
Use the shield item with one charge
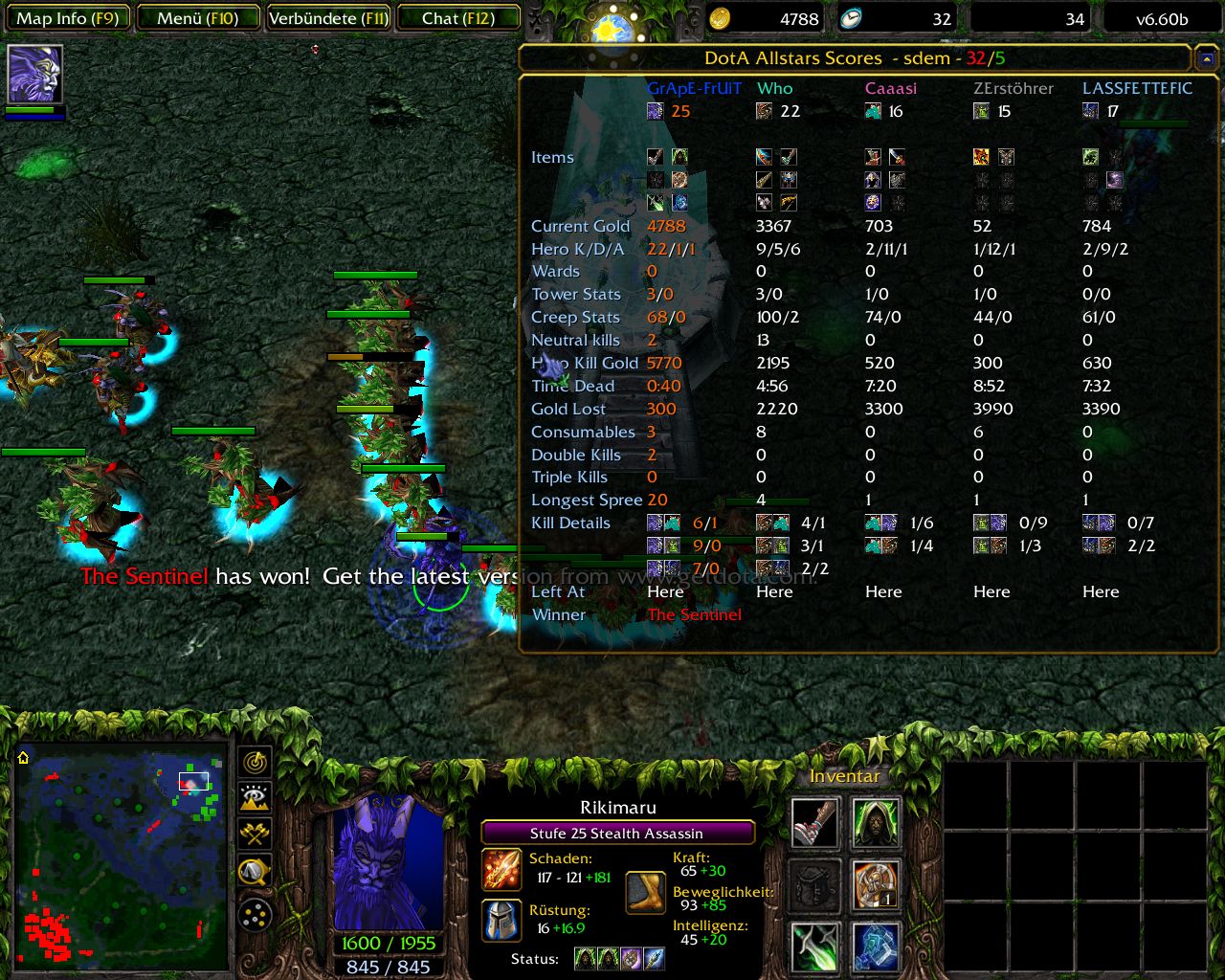(876, 885)
